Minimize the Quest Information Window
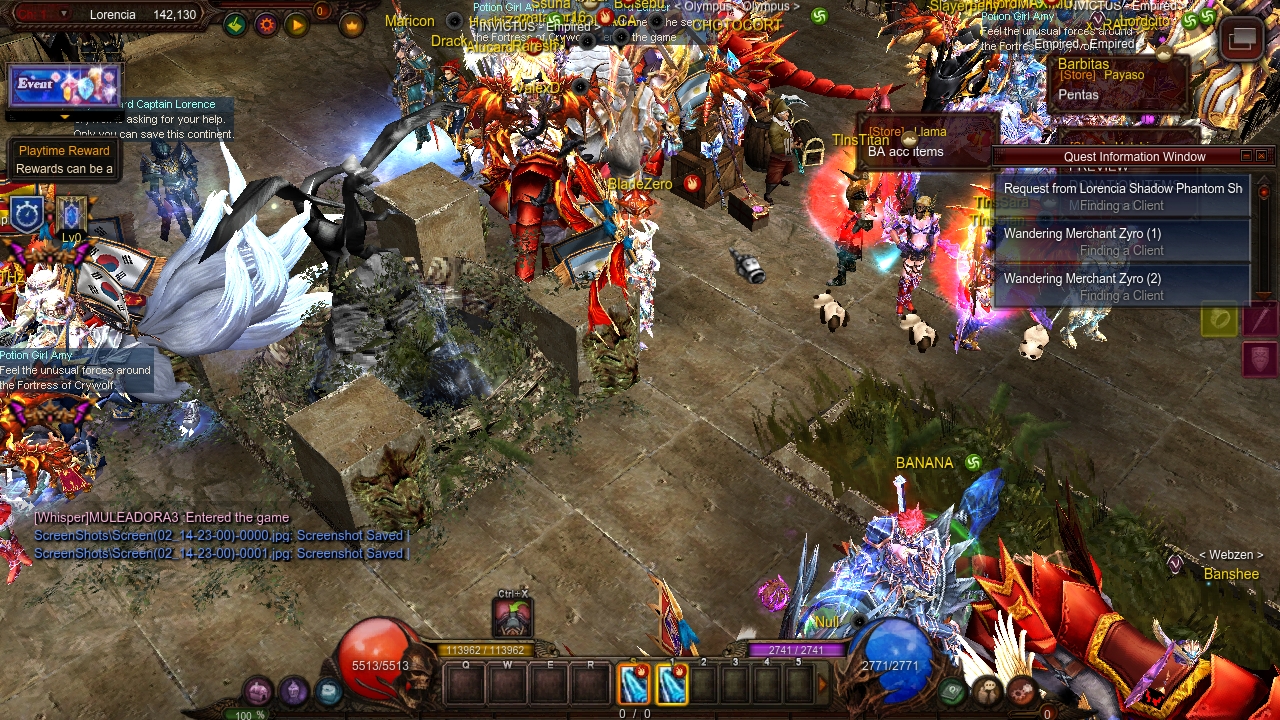 (x=1246, y=156)
